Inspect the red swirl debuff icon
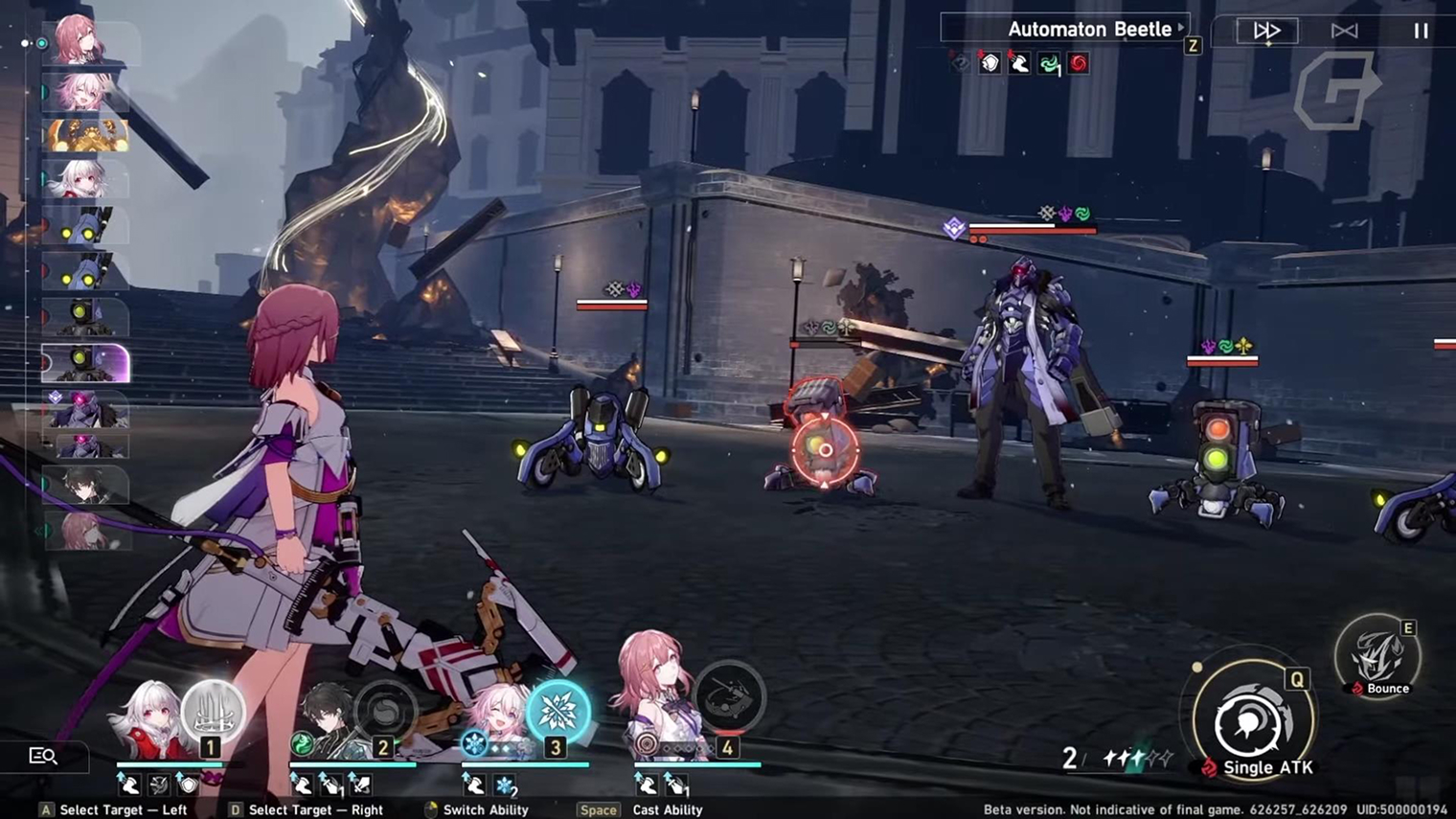Viewport: 1456px width, 819px height. (x=1079, y=64)
